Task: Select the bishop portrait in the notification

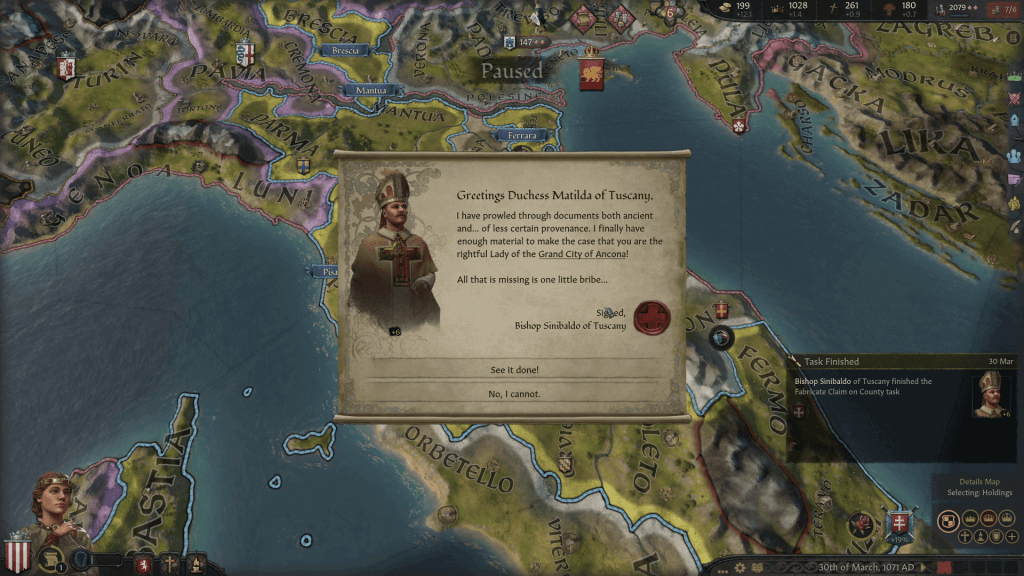Action: (989, 393)
